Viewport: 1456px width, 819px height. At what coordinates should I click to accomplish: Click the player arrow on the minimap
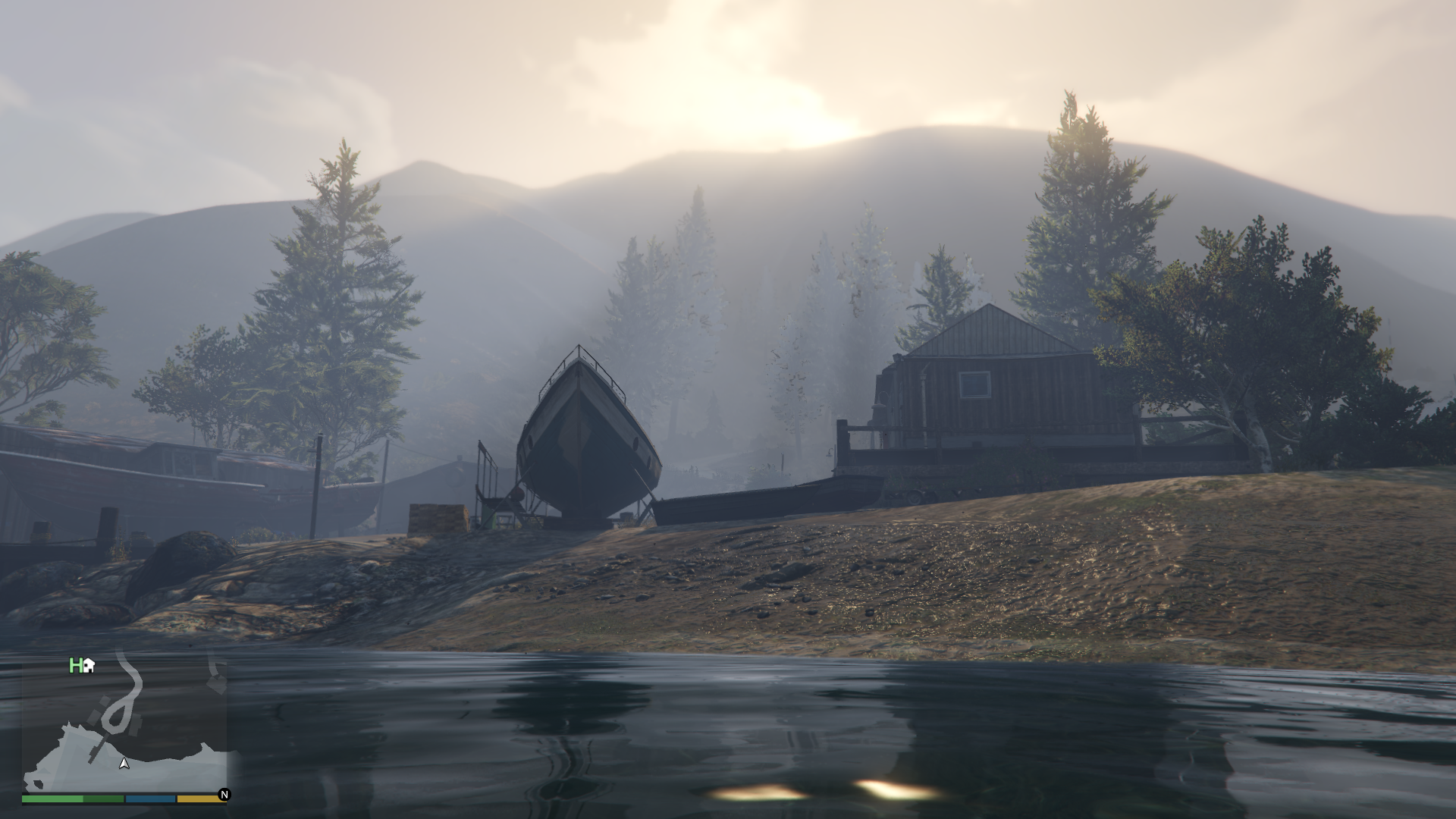point(124,764)
